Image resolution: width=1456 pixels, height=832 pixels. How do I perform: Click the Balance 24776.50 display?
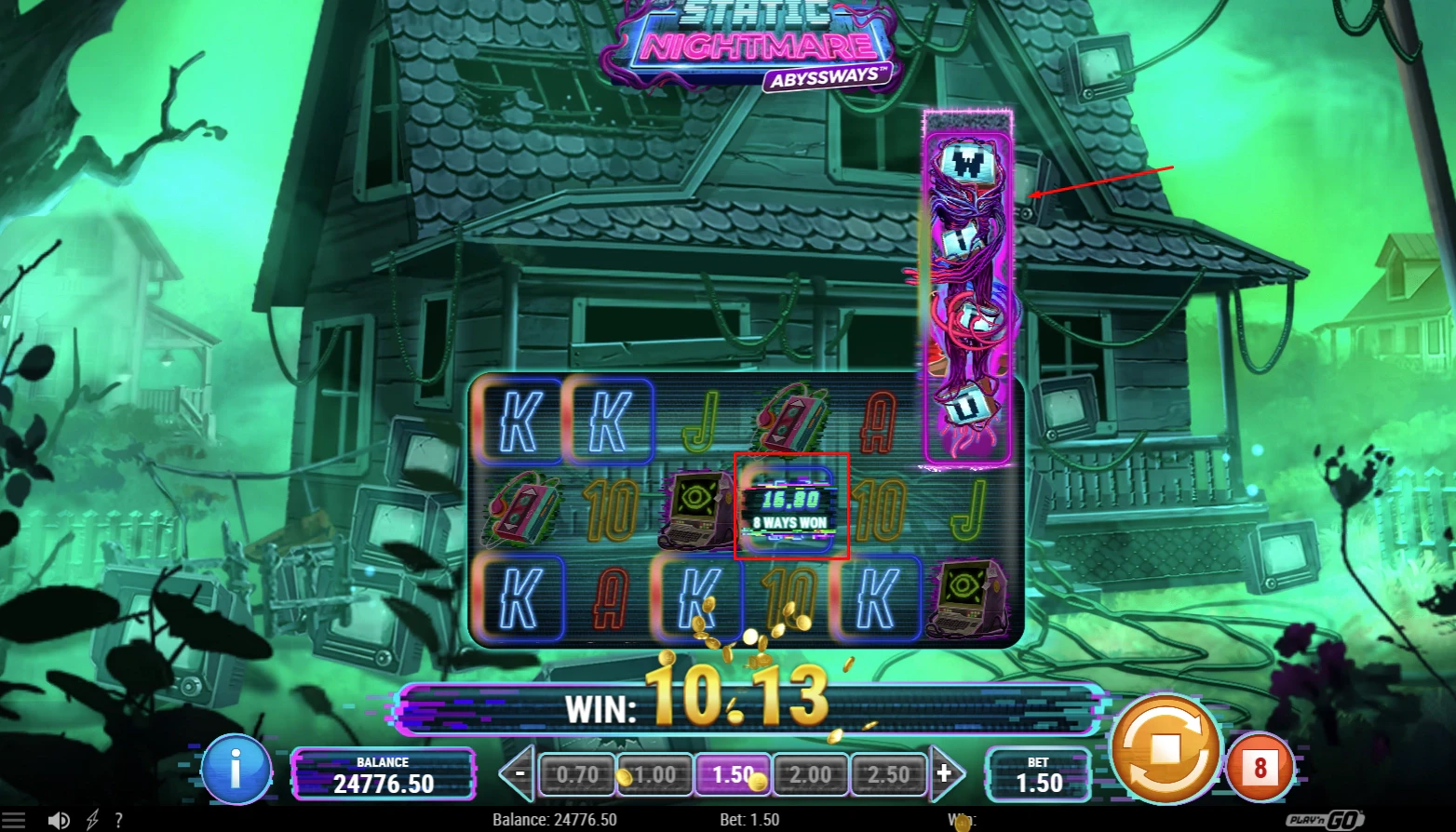click(384, 773)
